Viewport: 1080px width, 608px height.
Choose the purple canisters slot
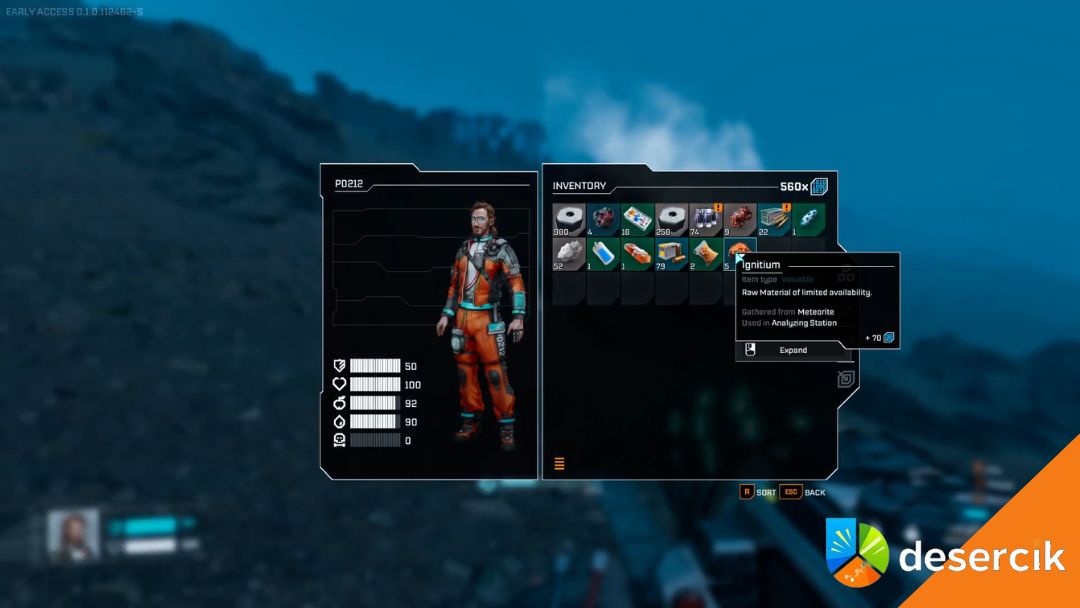705,220
